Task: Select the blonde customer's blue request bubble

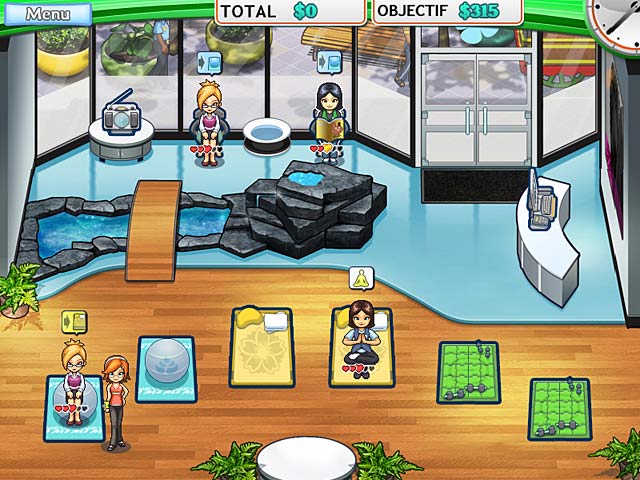Action: pos(210,61)
